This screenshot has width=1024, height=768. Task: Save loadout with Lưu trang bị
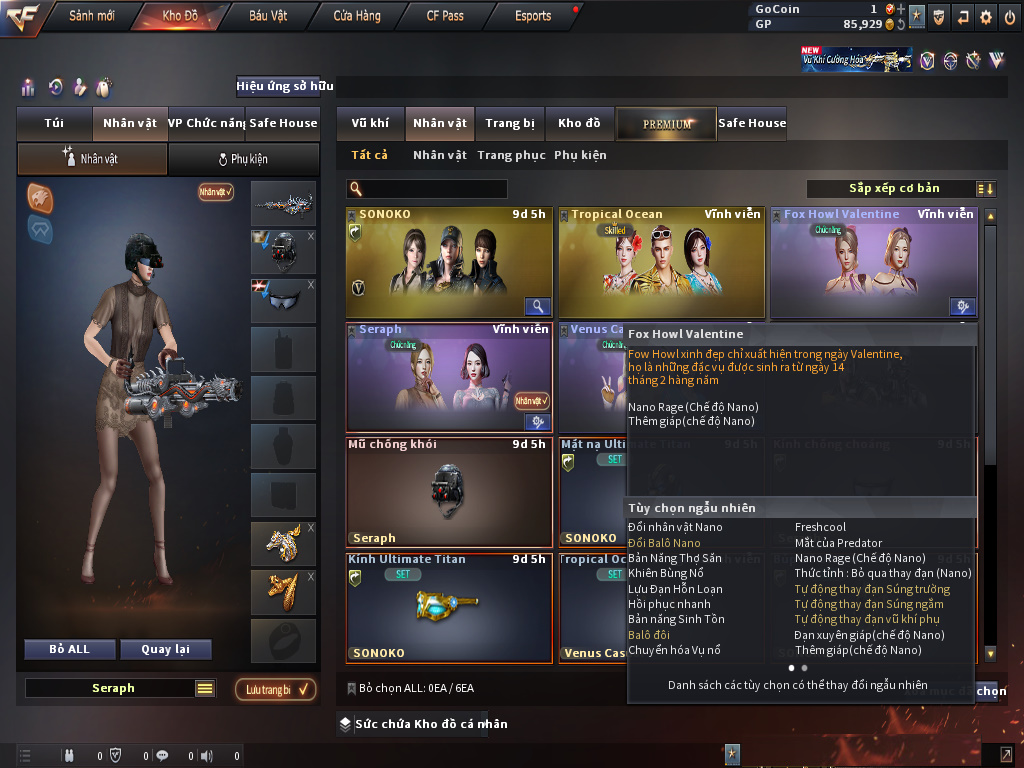coord(275,689)
